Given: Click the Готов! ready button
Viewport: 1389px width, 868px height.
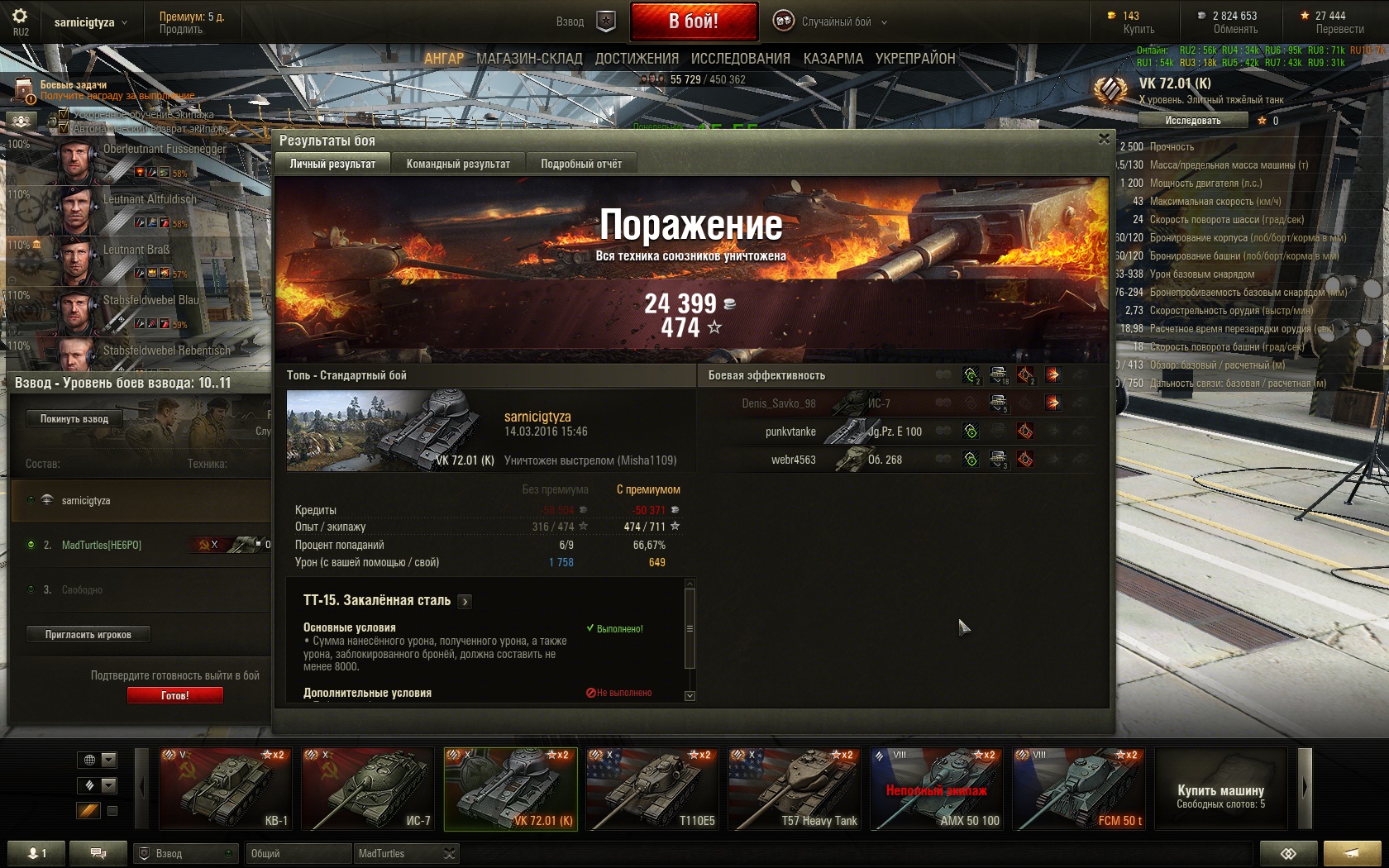Looking at the screenshot, I should pyautogui.click(x=174, y=695).
